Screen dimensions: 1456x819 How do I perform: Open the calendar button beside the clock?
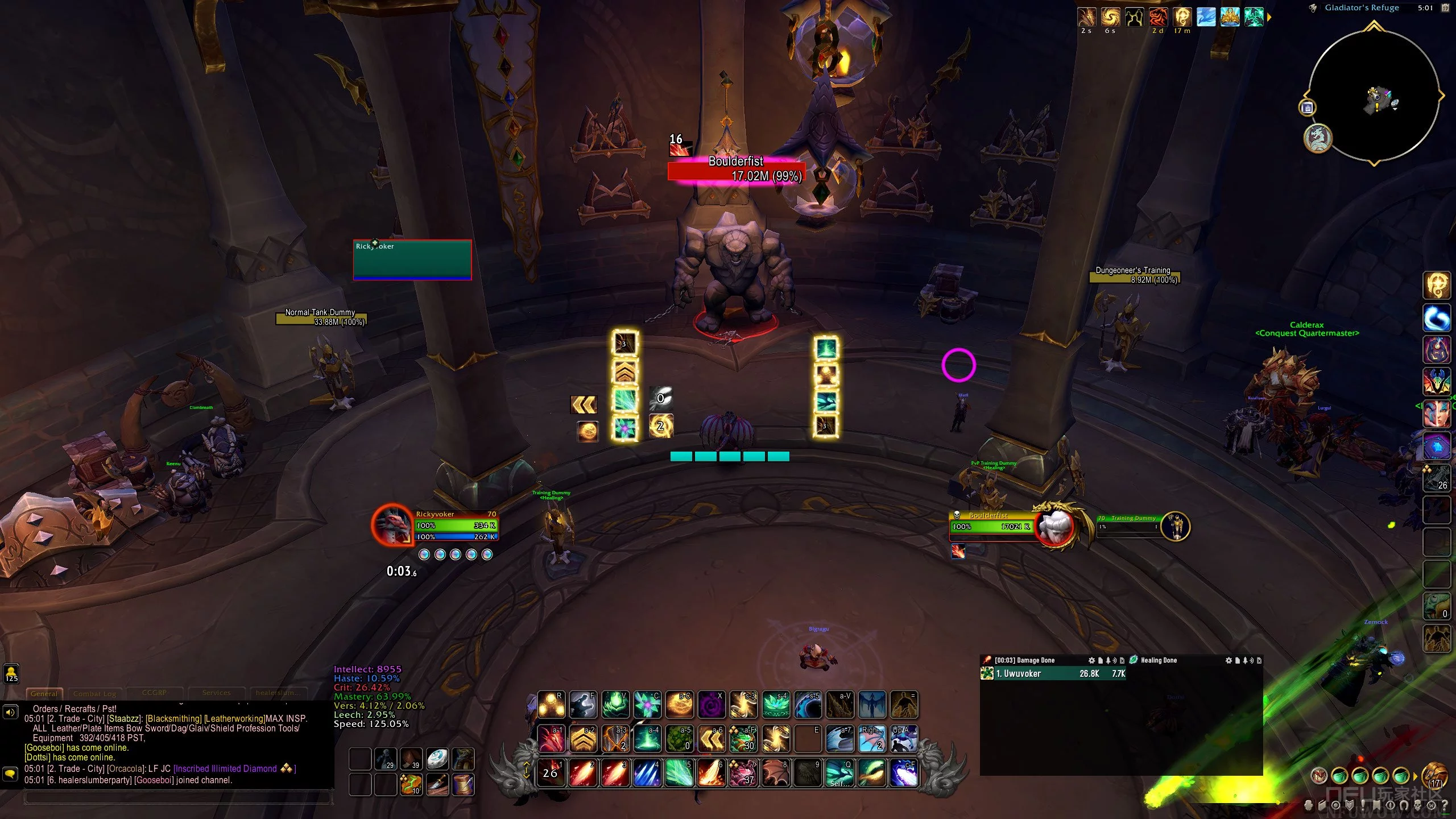point(1445,8)
